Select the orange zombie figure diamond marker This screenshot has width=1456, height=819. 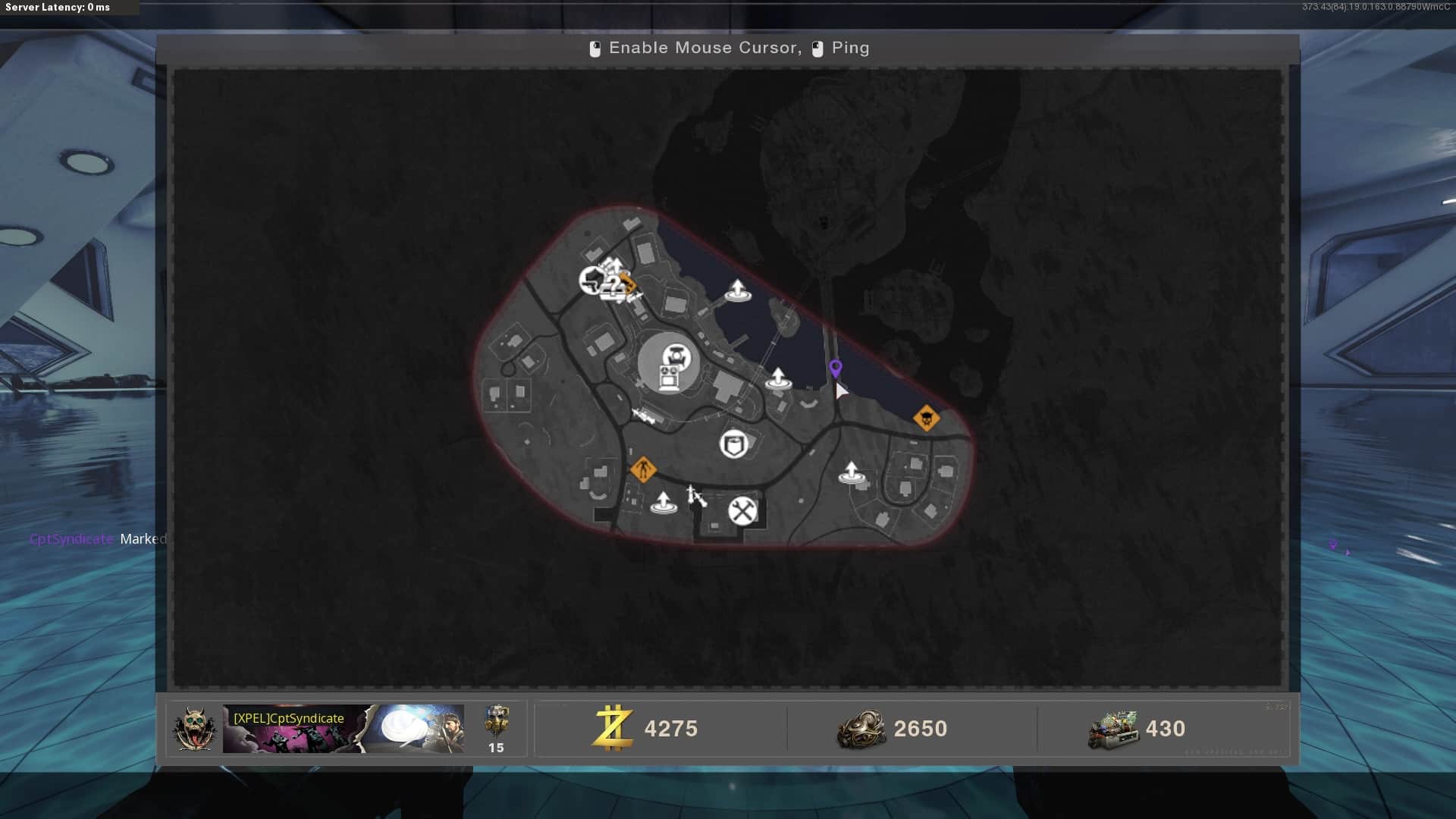tap(643, 469)
